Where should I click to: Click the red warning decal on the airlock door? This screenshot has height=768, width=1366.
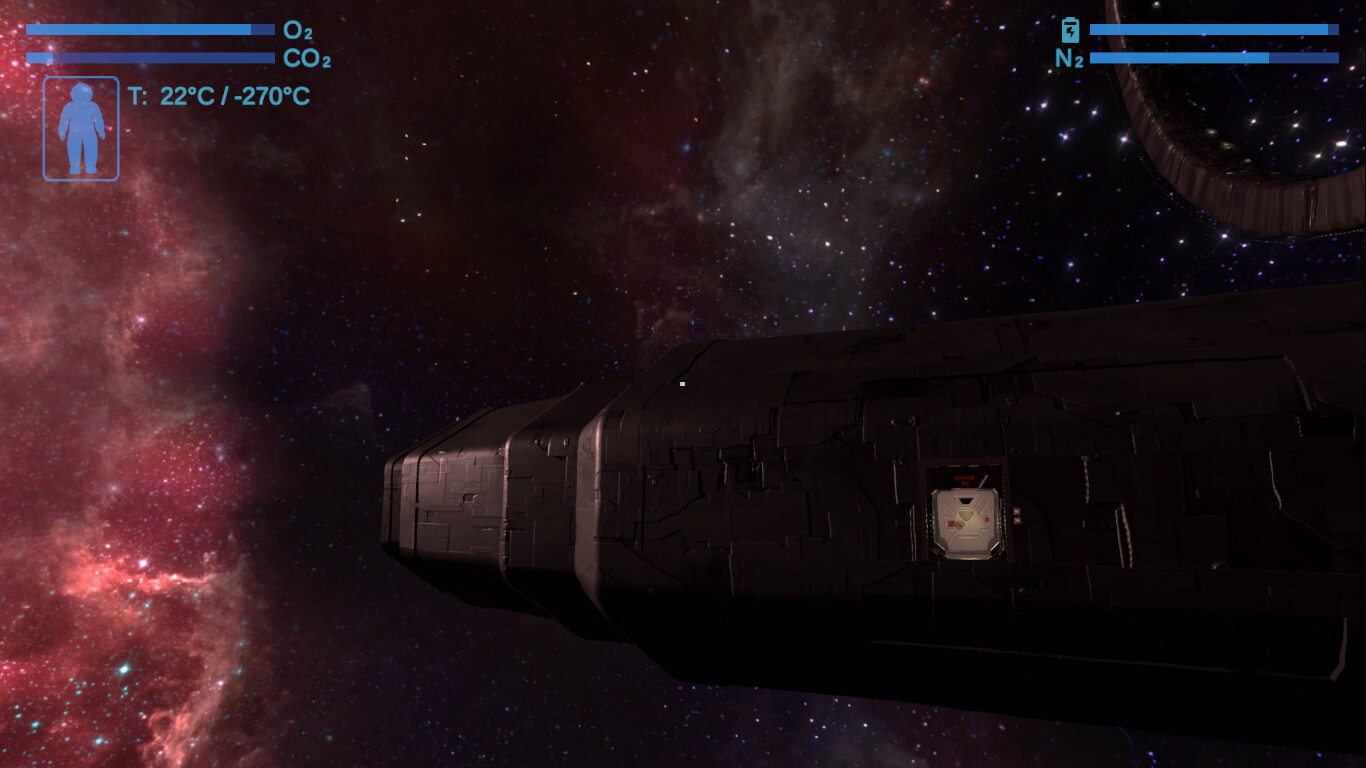coord(955,523)
